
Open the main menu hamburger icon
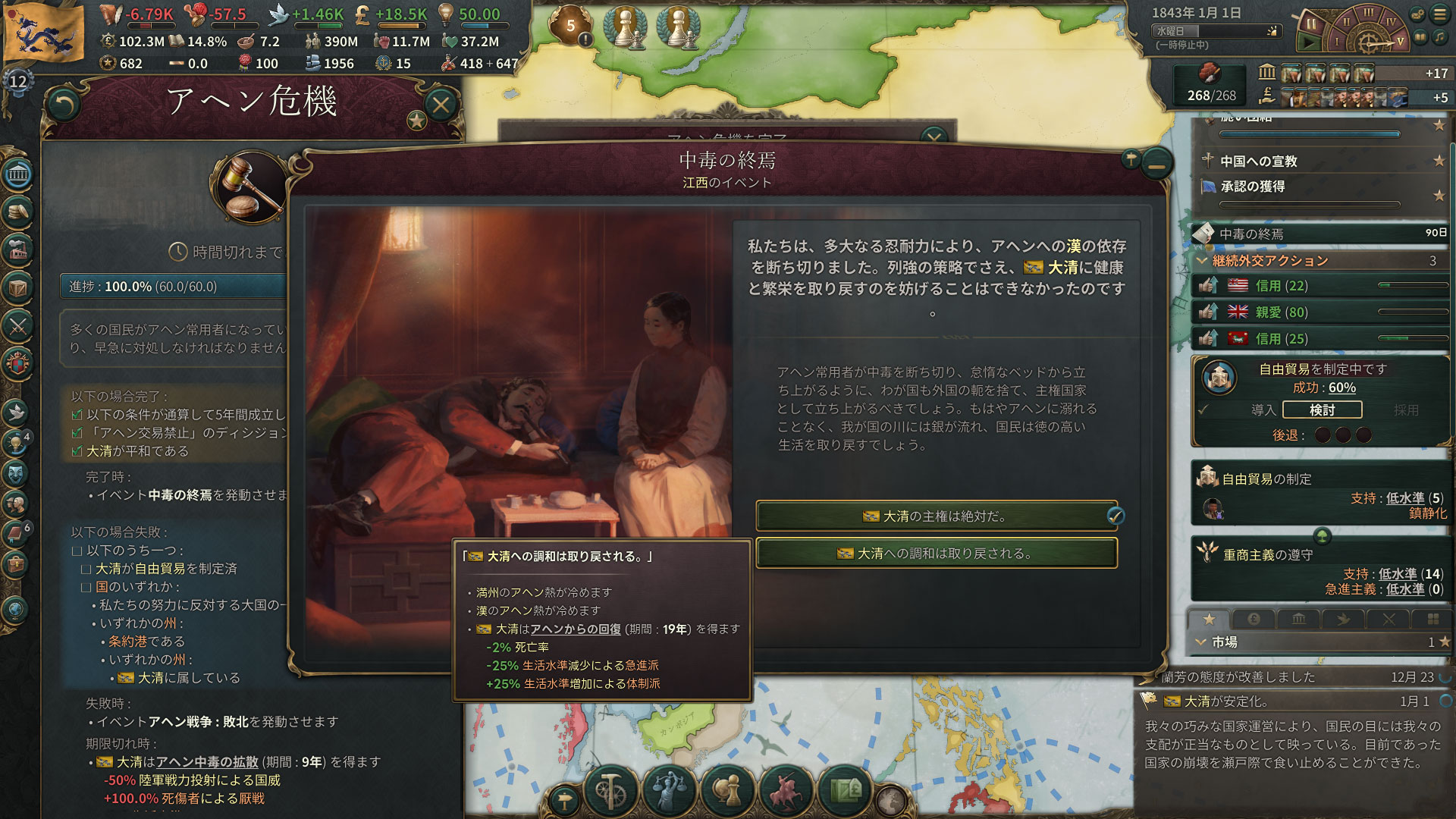[1439, 14]
